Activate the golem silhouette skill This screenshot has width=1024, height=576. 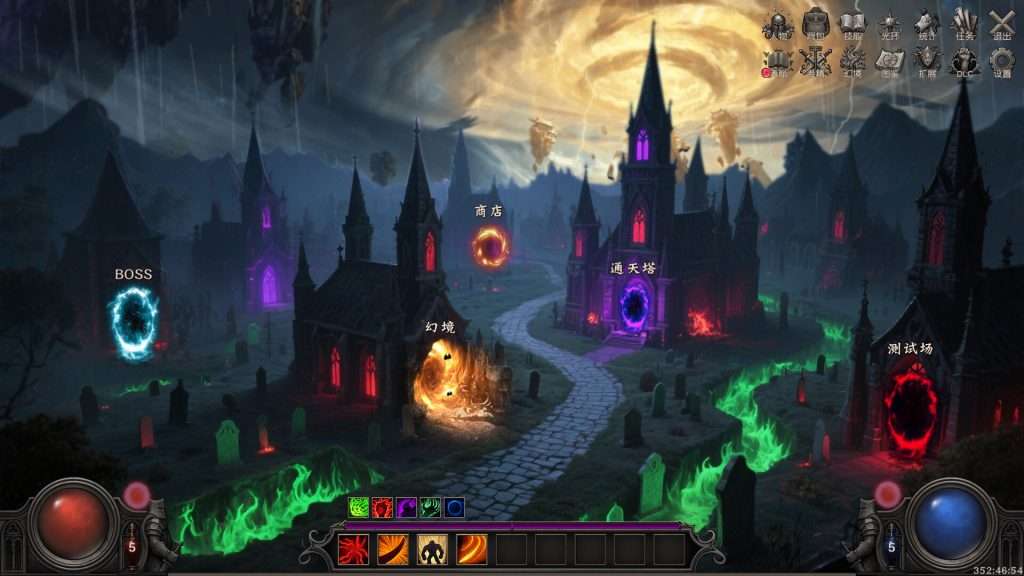(432, 549)
